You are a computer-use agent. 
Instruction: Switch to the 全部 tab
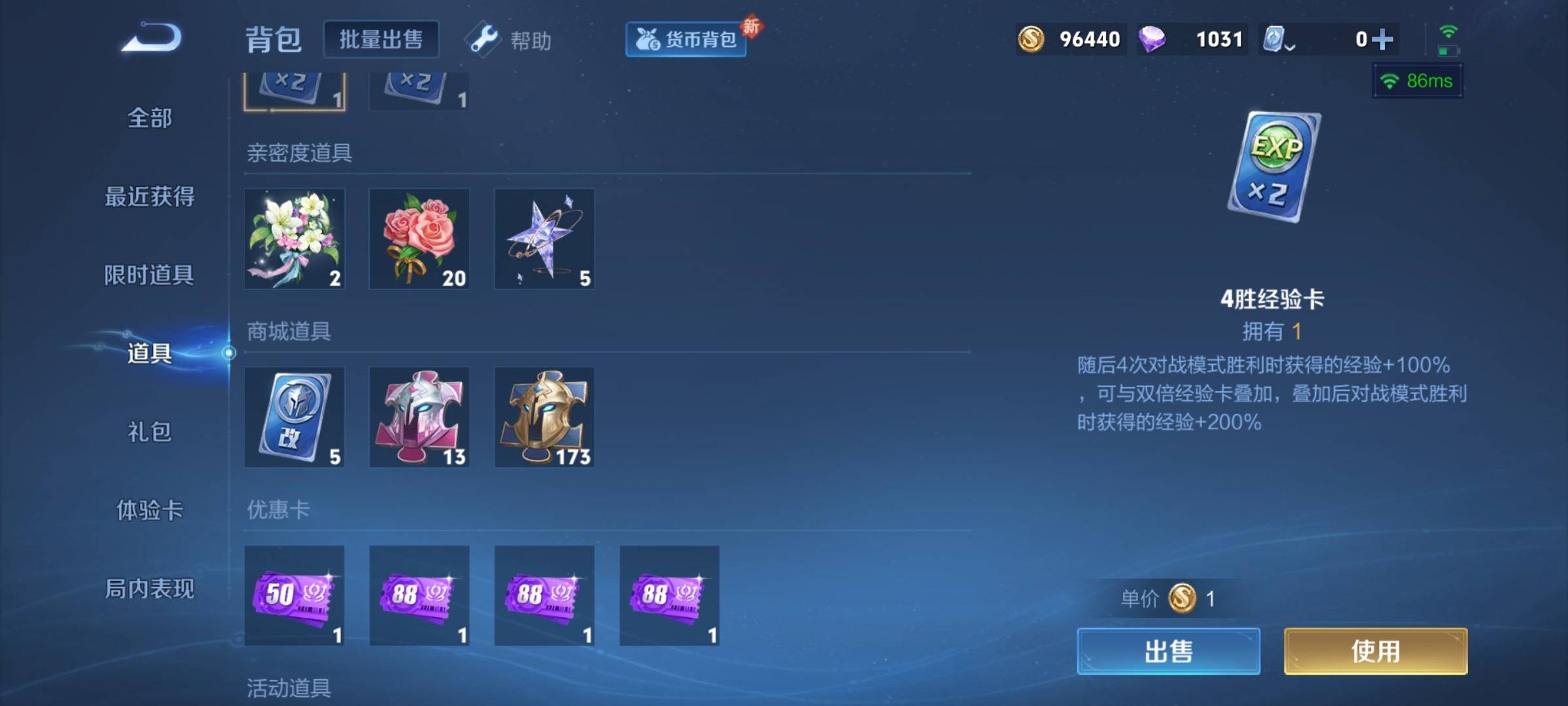[150, 118]
